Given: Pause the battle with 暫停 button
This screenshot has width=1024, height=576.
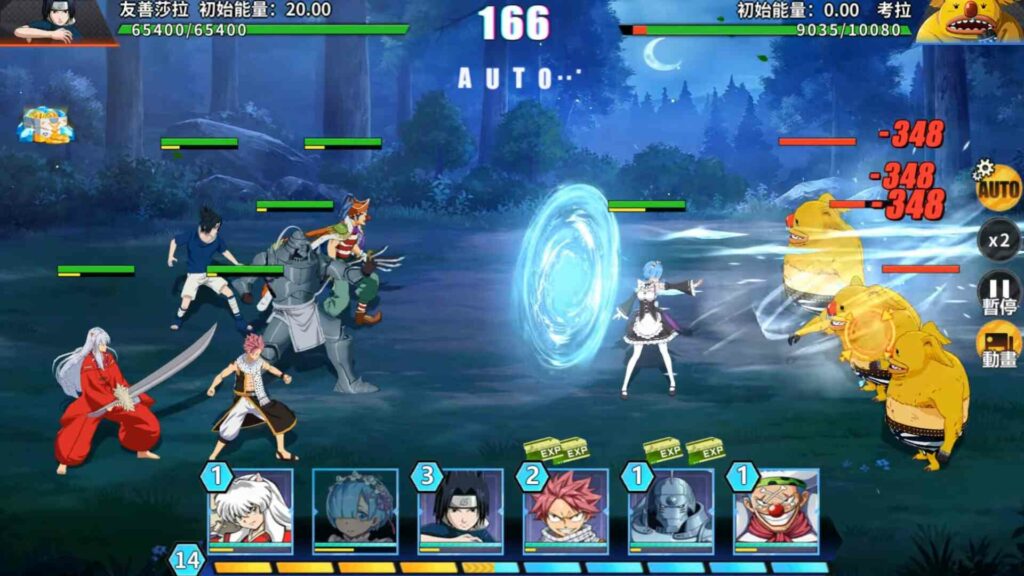Looking at the screenshot, I should [998, 291].
